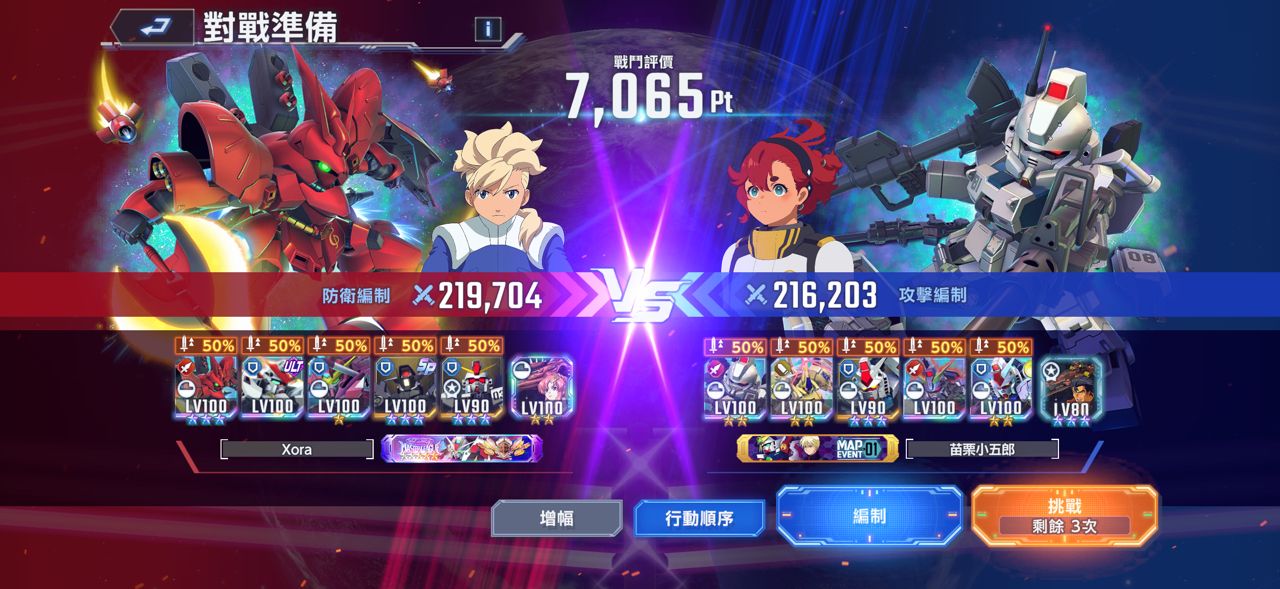
Task: View opponent Xora's name plate
Action: 297,450
